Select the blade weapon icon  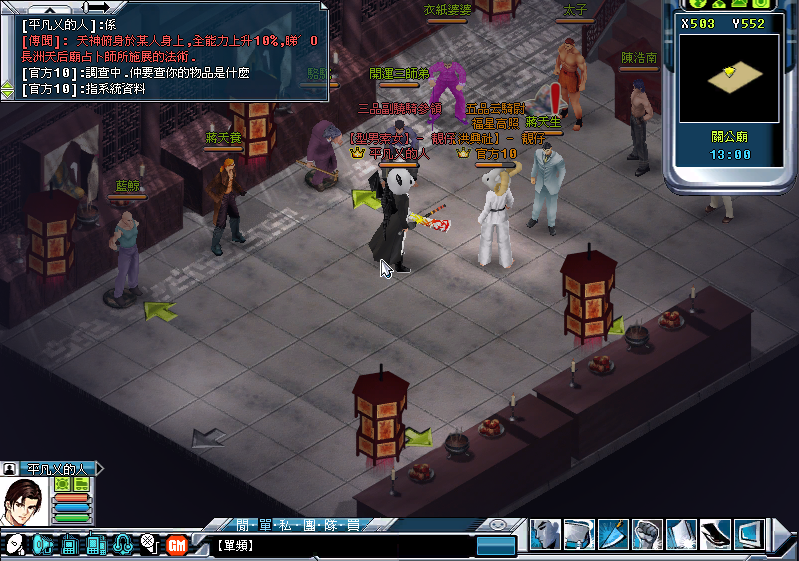[x=613, y=533]
